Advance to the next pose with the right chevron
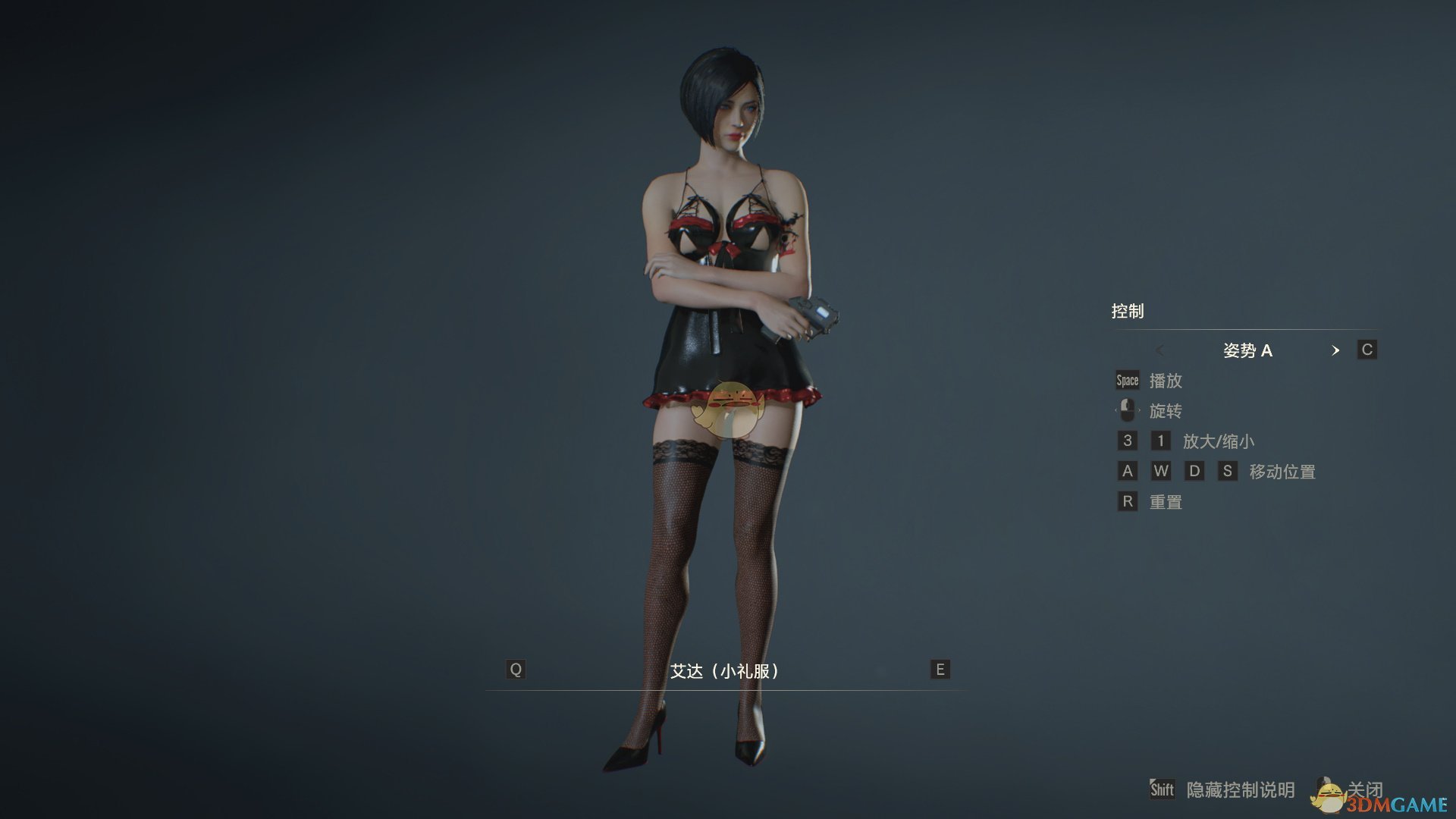This screenshot has width=1456, height=819. coord(1336,350)
